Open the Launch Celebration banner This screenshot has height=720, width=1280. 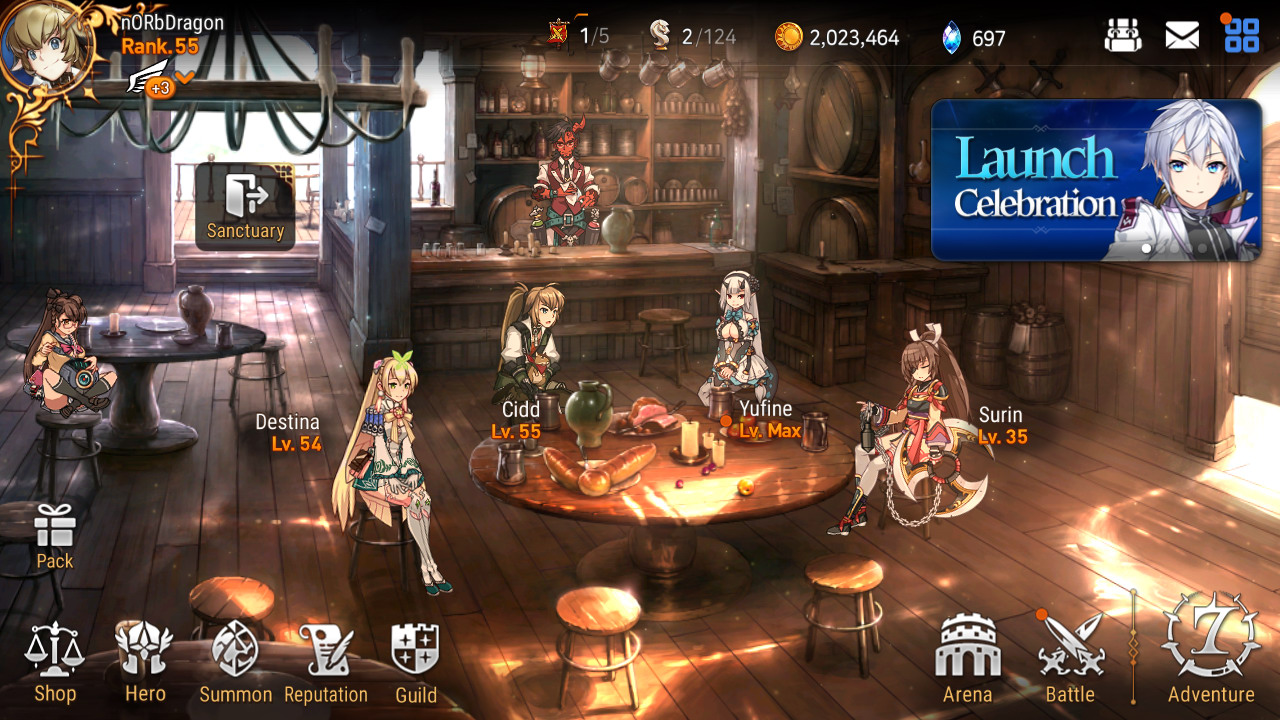pyautogui.click(x=1096, y=180)
